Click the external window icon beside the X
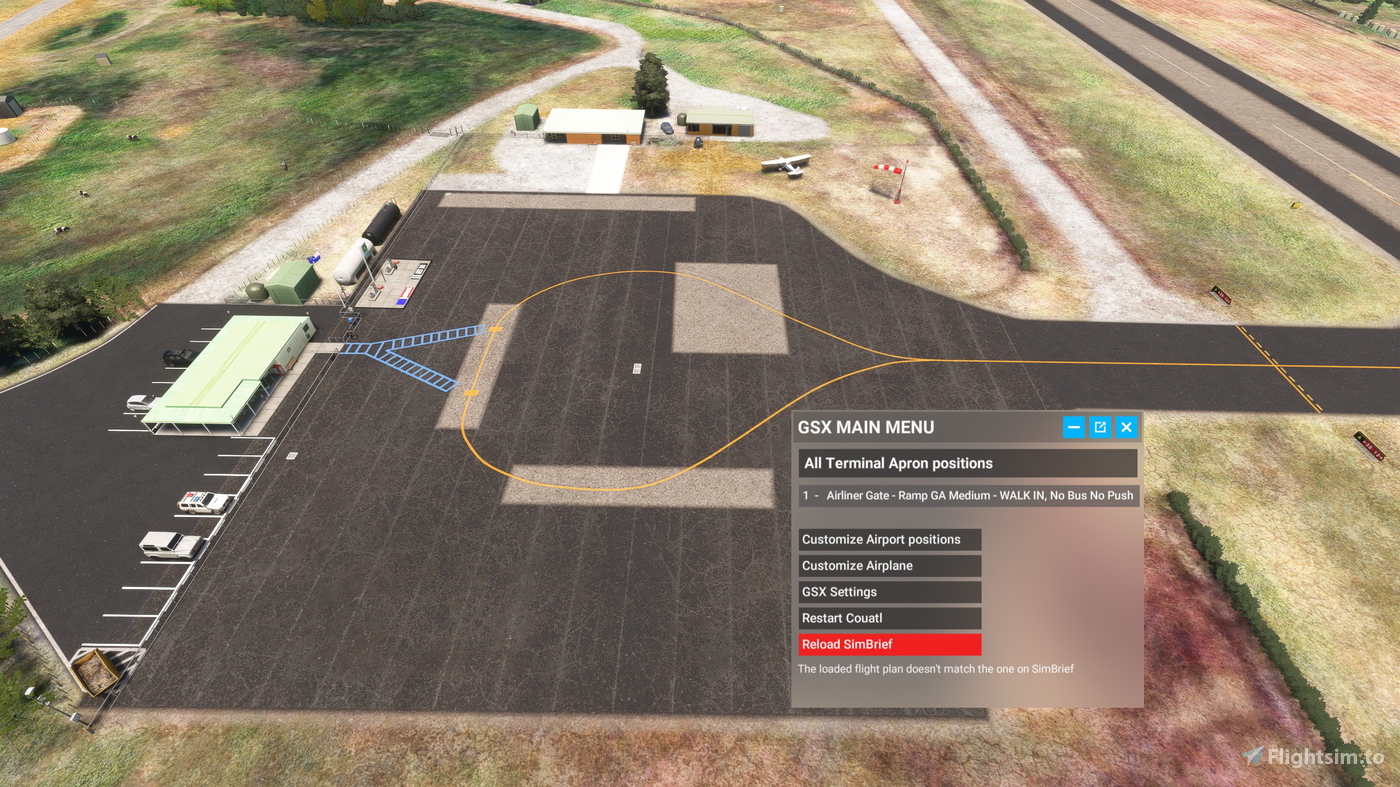1400x787 pixels. [1099, 426]
